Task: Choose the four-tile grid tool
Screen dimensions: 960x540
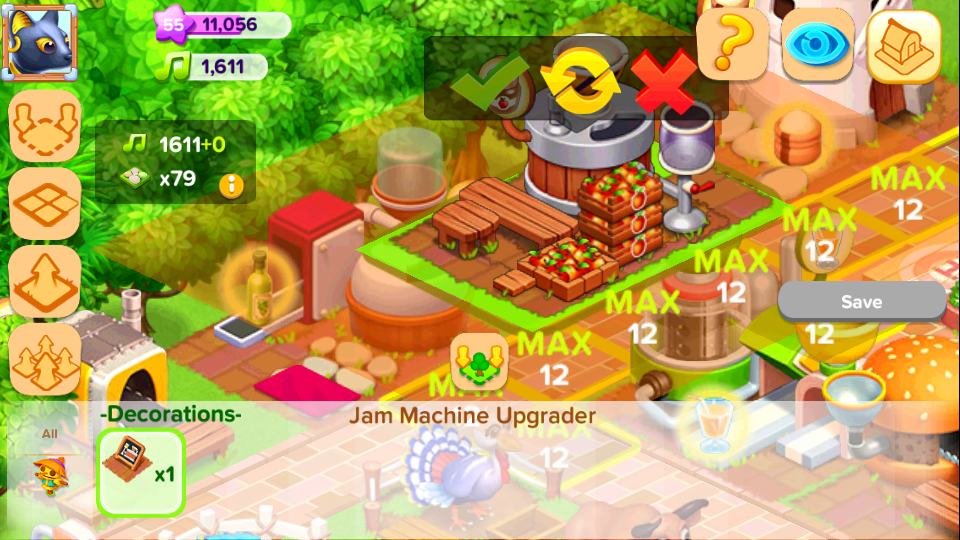Action: coord(45,203)
